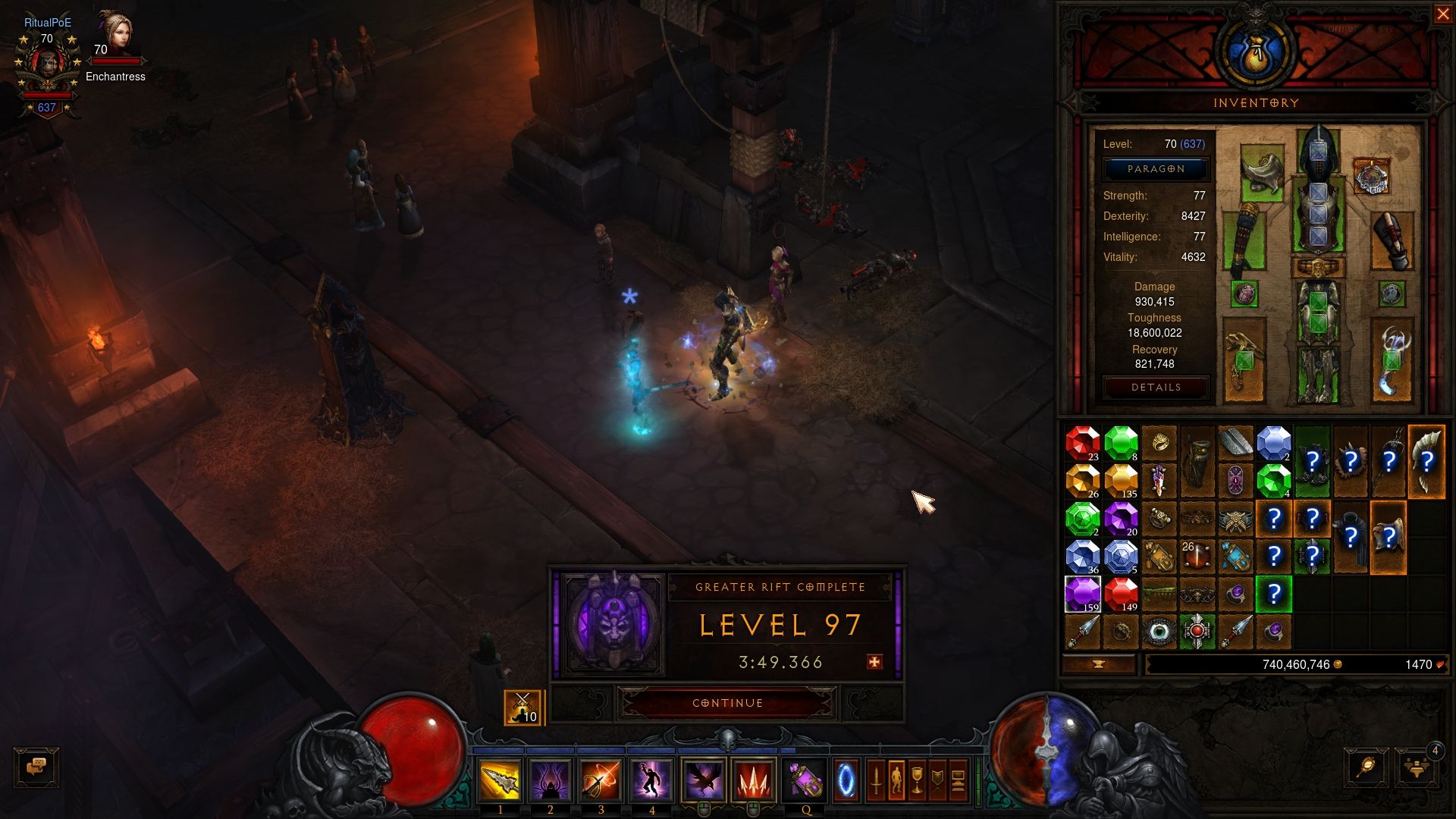The width and height of the screenshot is (1456, 819).
Task: Expand the rift completion plus icon
Action: pyautogui.click(x=874, y=662)
